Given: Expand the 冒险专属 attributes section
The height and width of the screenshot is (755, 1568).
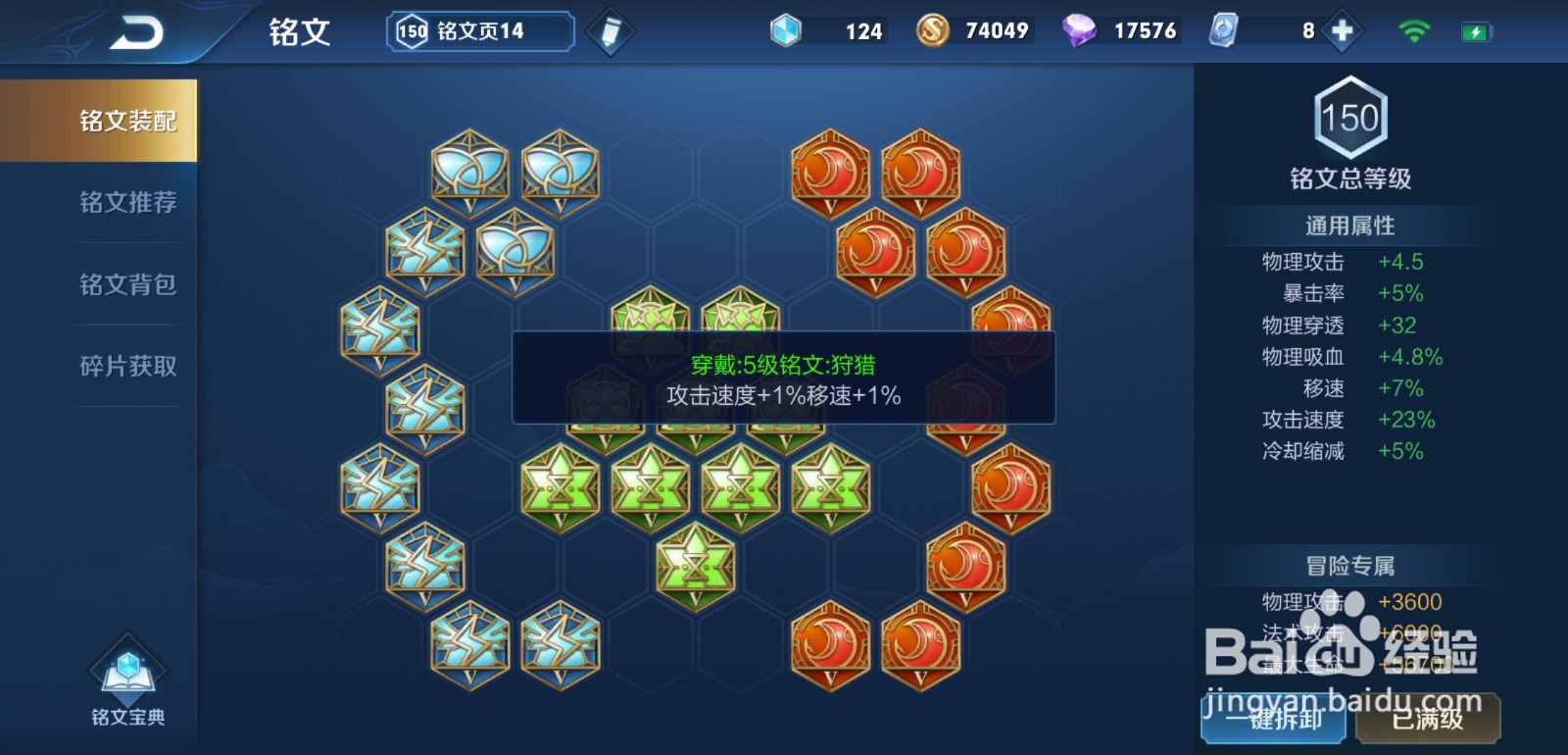Looking at the screenshot, I should click(1352, 567).
